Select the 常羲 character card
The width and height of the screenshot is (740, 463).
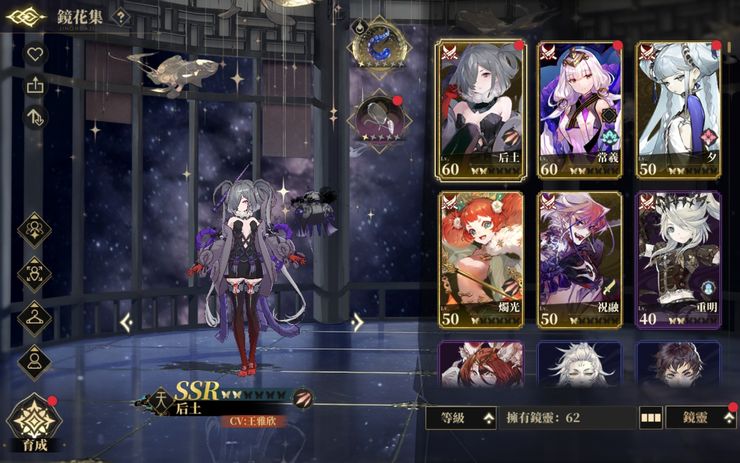click(579, 109)
